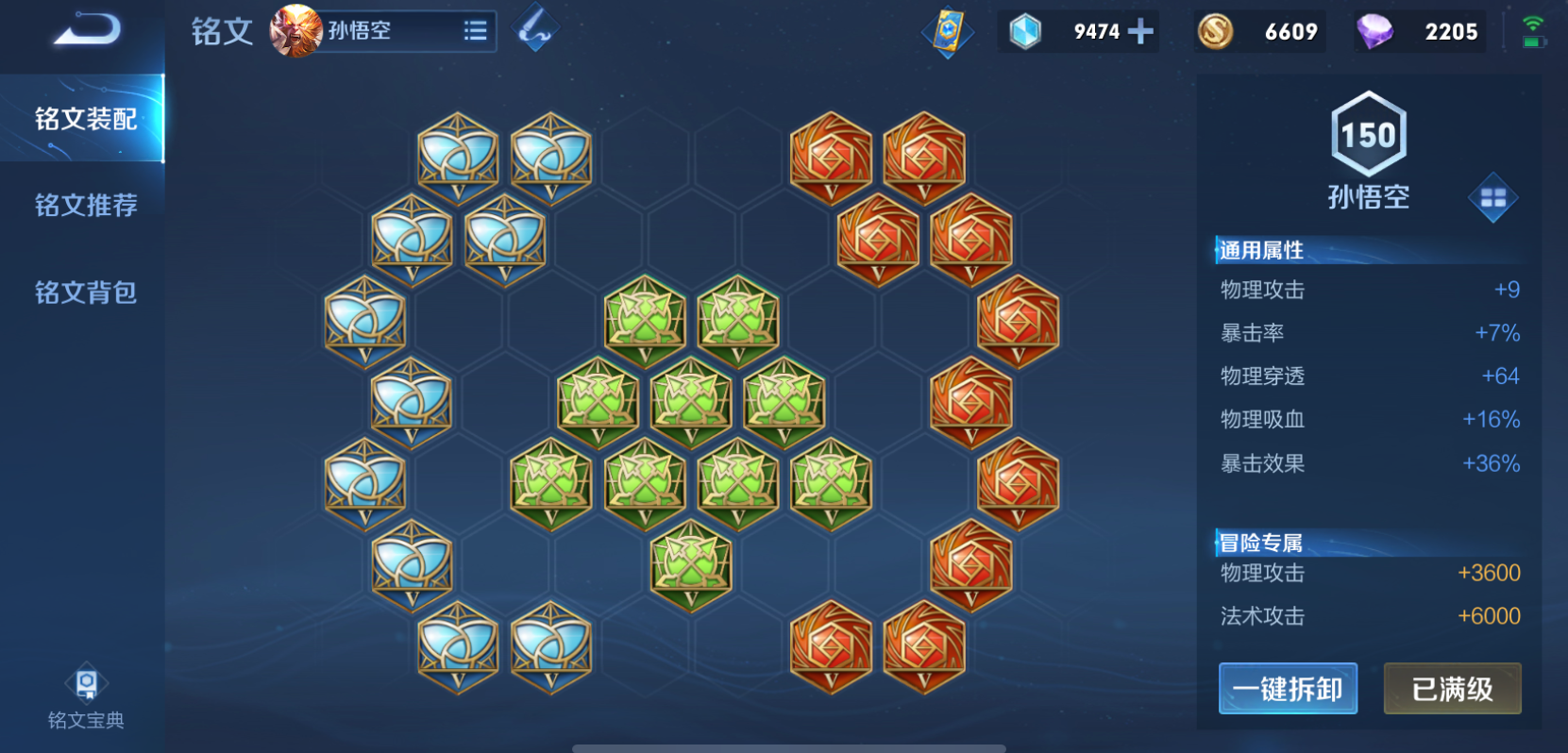Toggle the attribute grid view icon
Screen dimensions: 1568x753
[x=1492, y=197]
